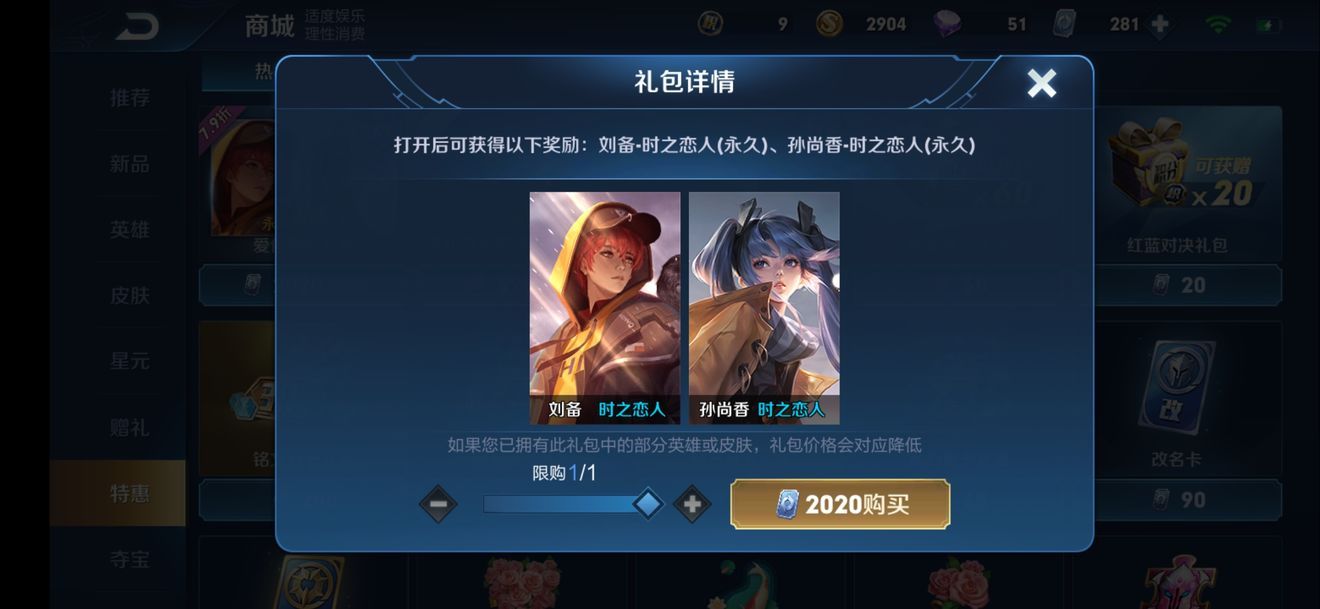Open the 夺宝 category

coord(129,559)
